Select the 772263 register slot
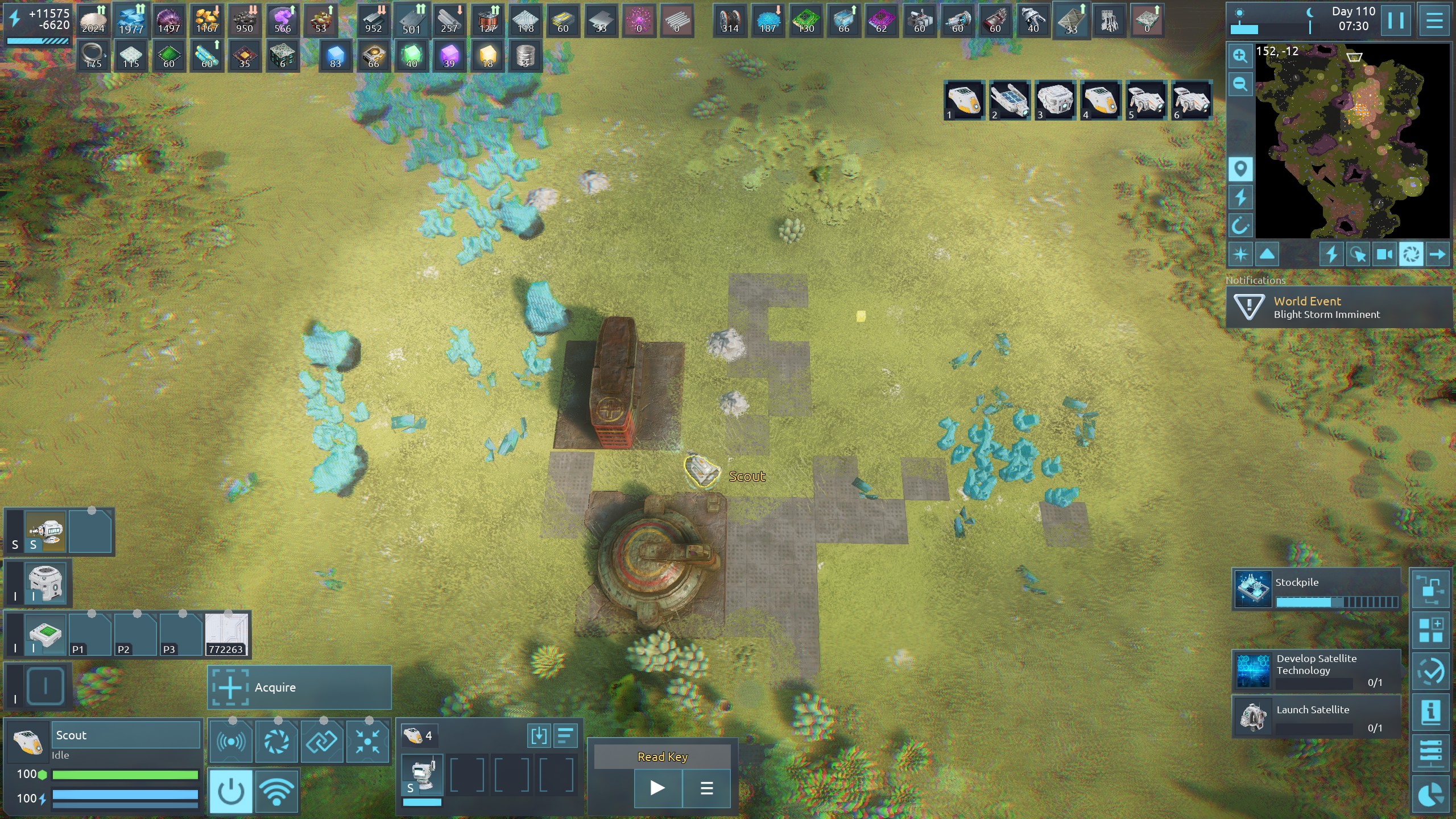Image resolution: width=1456 pixels, height=819 pixels. (226, 634)
